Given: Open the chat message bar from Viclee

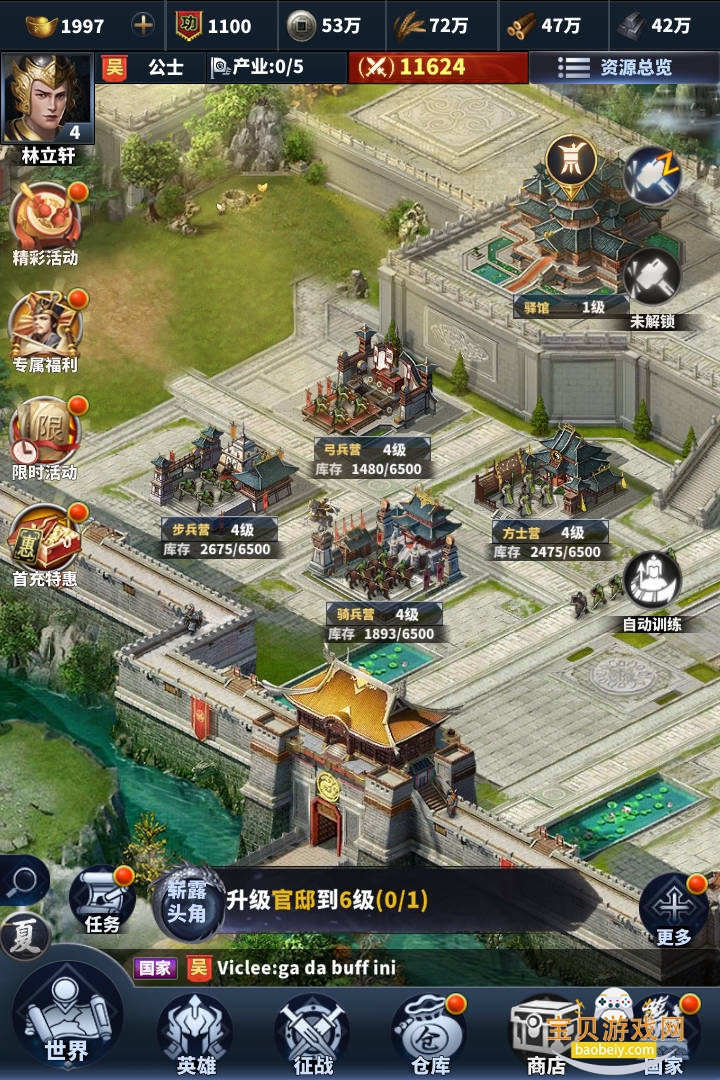Looking at the screenshot, I should point(380,968).
